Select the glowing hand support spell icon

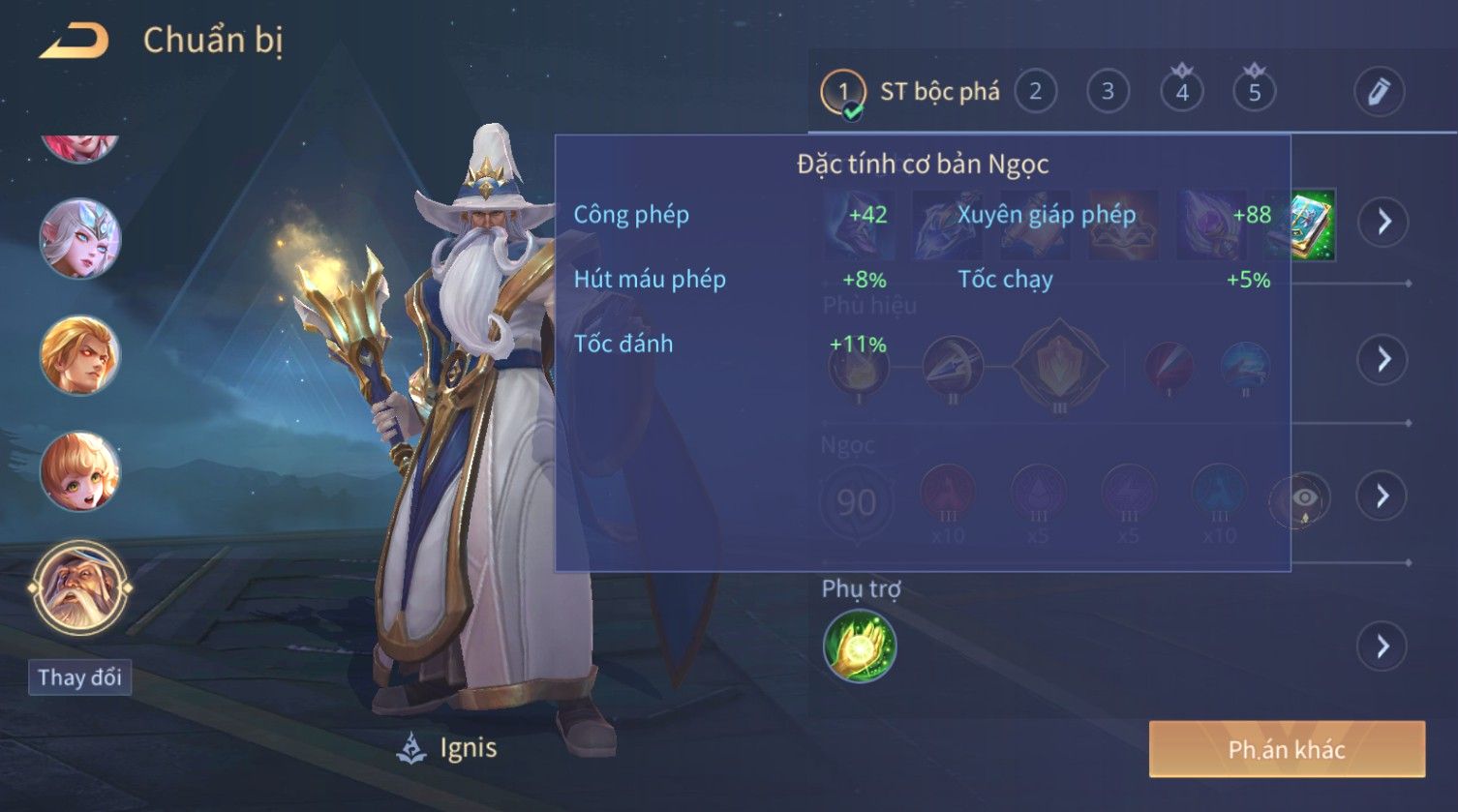point(860,647)
